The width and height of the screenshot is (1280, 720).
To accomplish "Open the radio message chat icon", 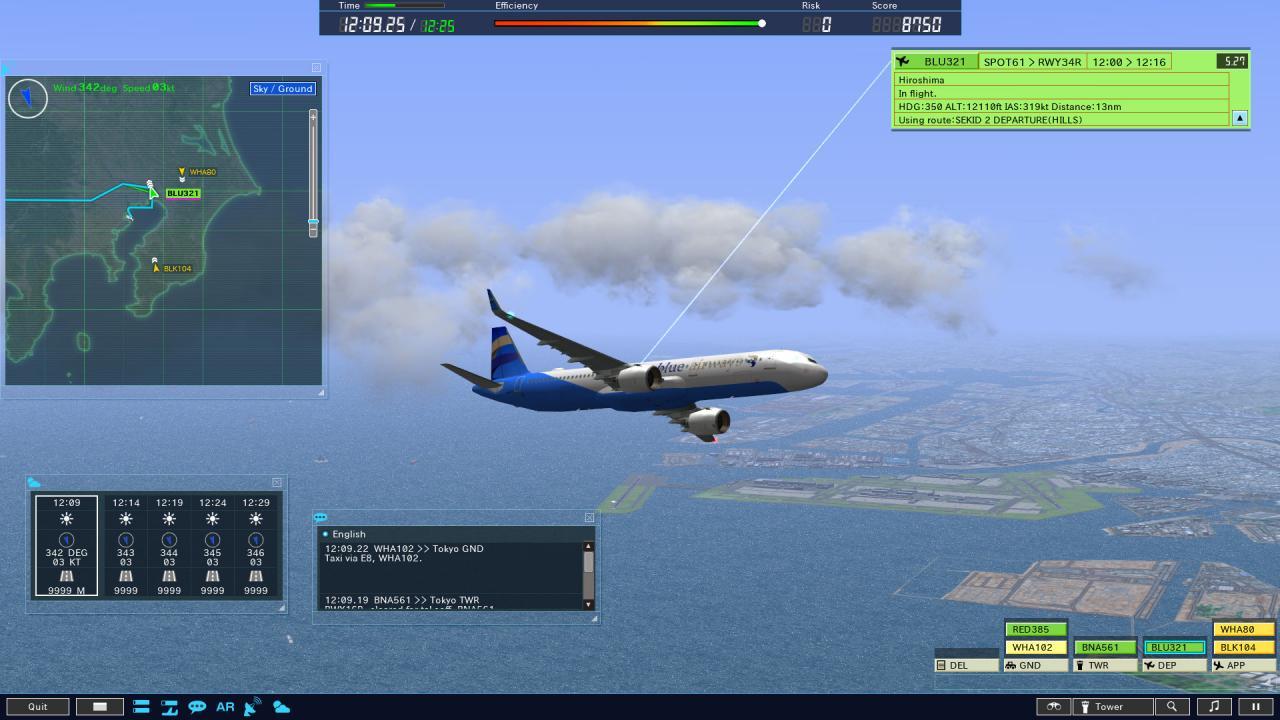I will [x=197, y=707].
